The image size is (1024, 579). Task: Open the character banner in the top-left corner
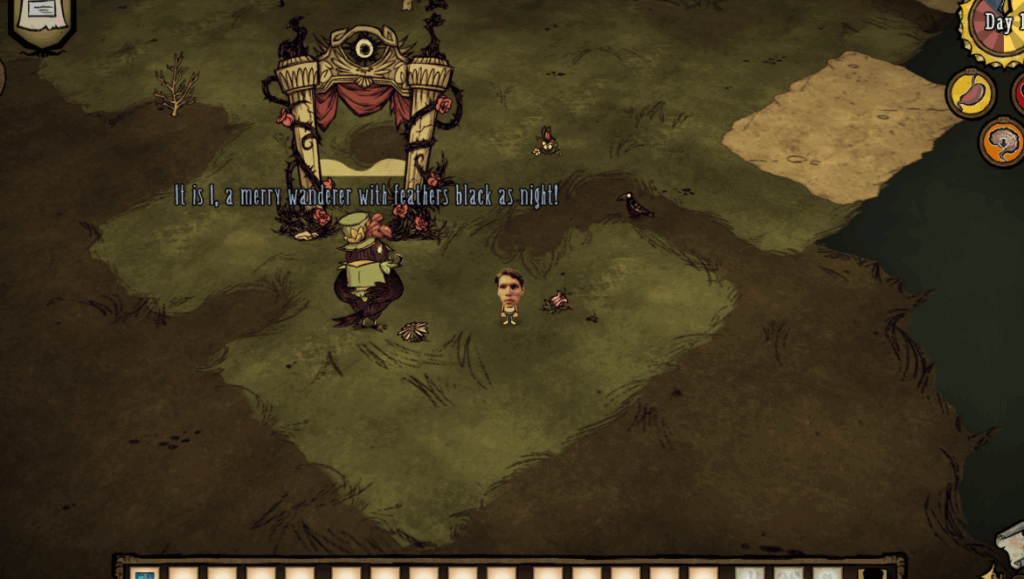click(x=42, y=20)
